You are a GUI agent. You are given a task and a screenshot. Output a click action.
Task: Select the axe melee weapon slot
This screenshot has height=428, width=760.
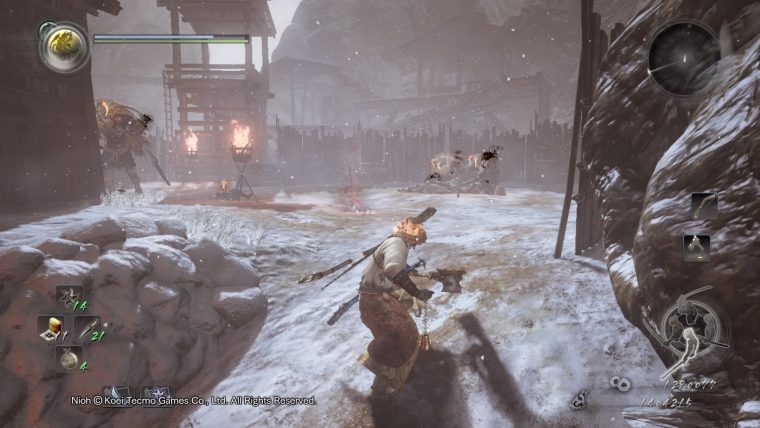coord(697,246)
